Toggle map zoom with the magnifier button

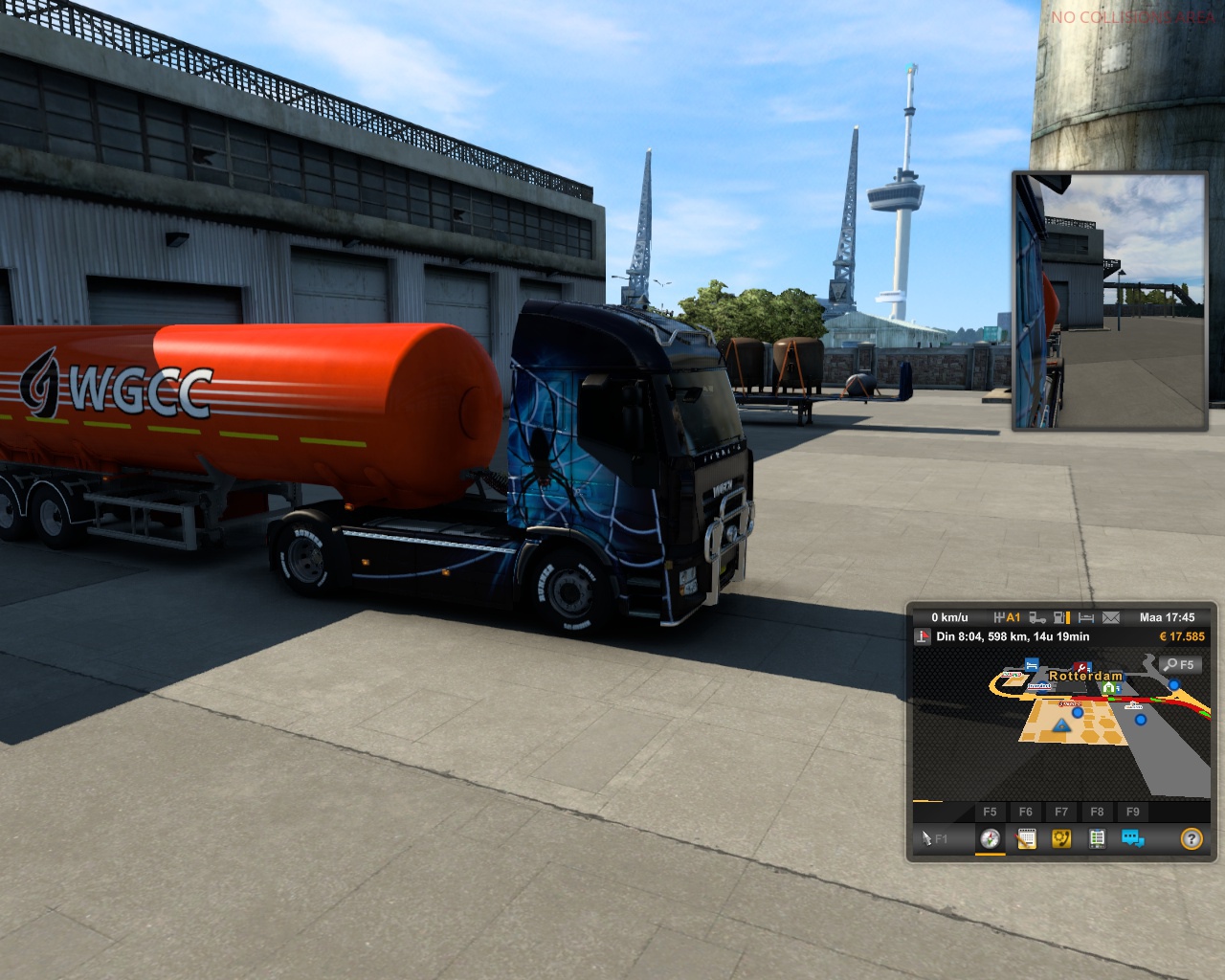(1178, 664)
